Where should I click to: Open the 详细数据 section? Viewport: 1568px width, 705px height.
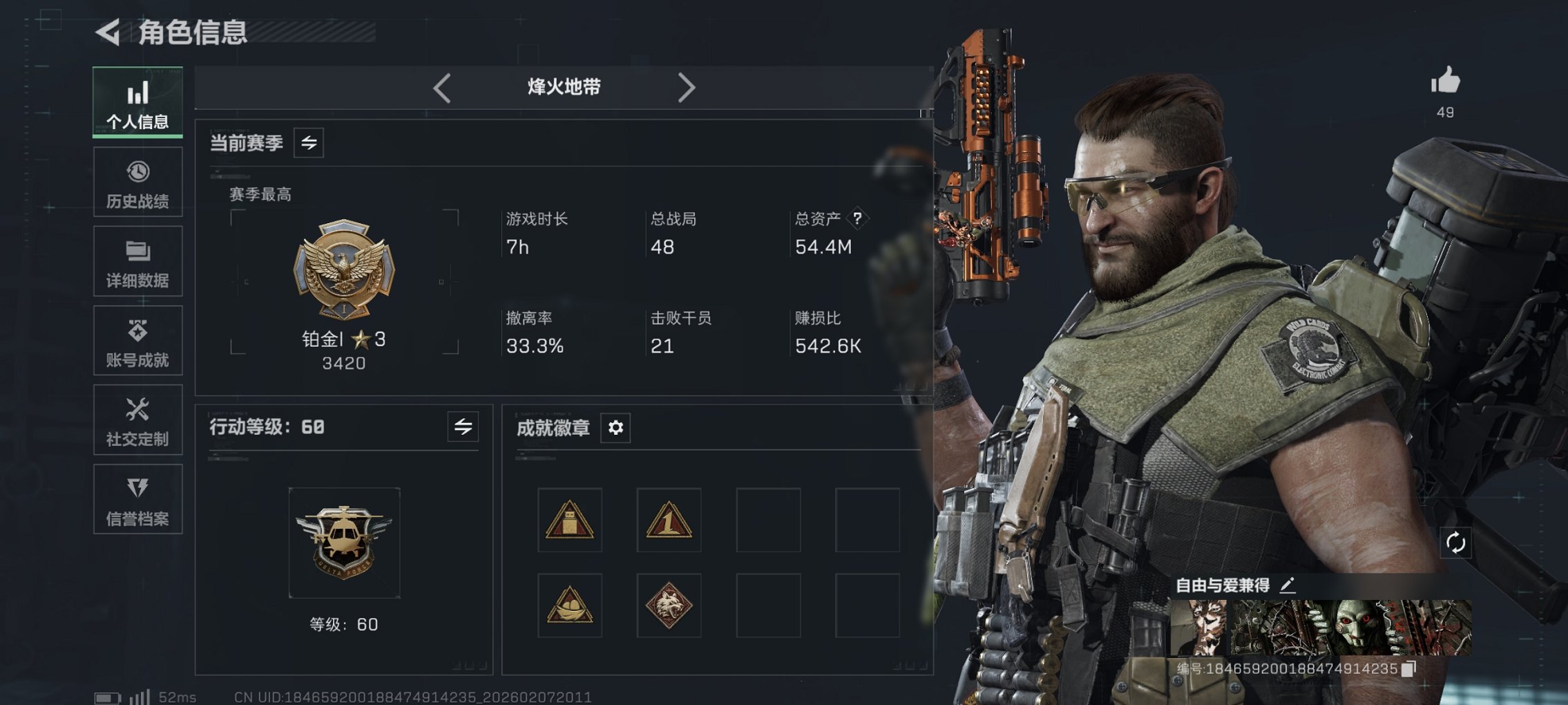pyautogui.click(x=137, y=261)
